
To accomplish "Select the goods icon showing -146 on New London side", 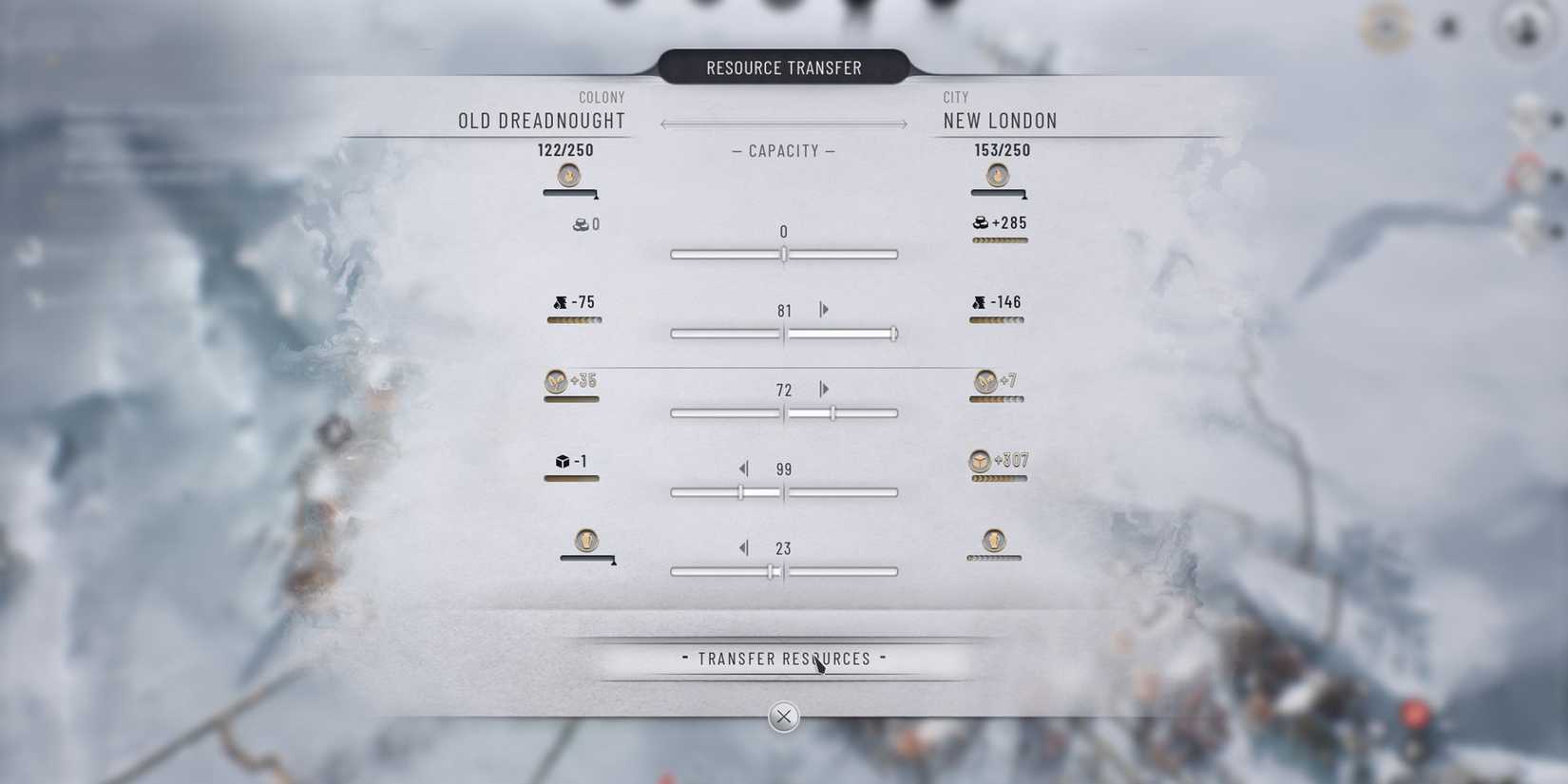I will (x=979, y=303).
